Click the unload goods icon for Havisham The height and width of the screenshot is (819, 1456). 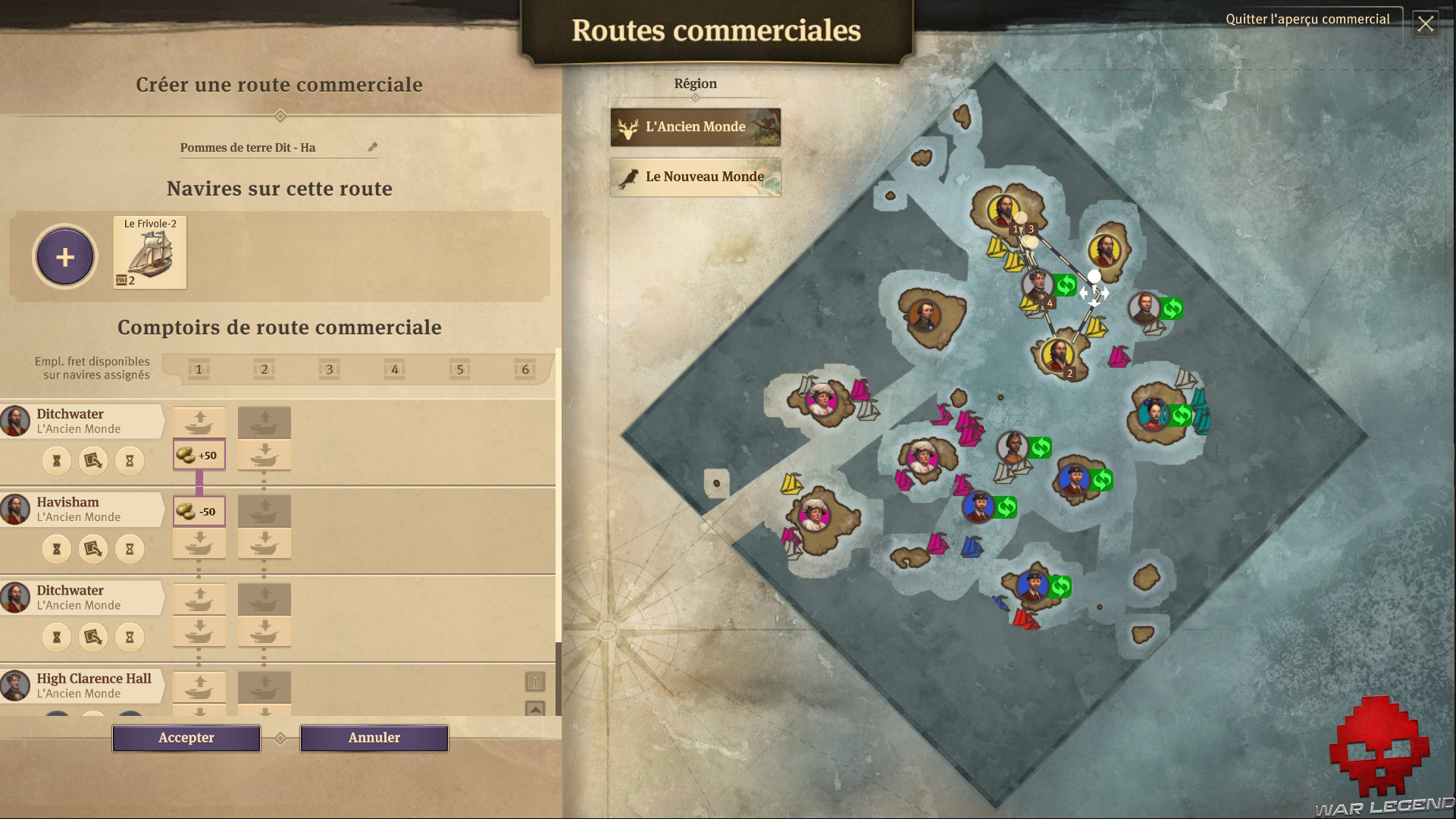[x=199, y=543]
